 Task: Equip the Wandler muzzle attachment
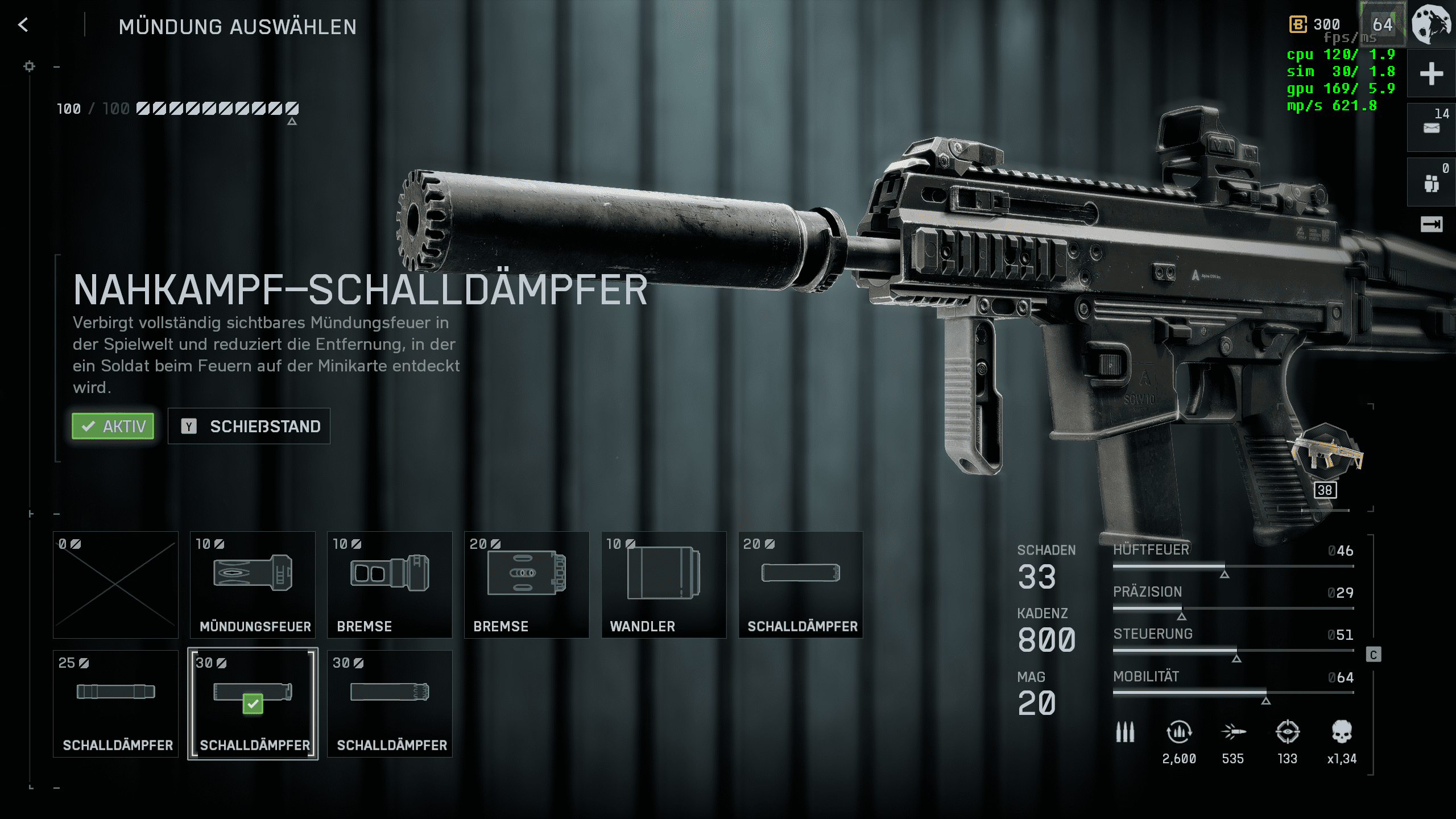[664, 585]
